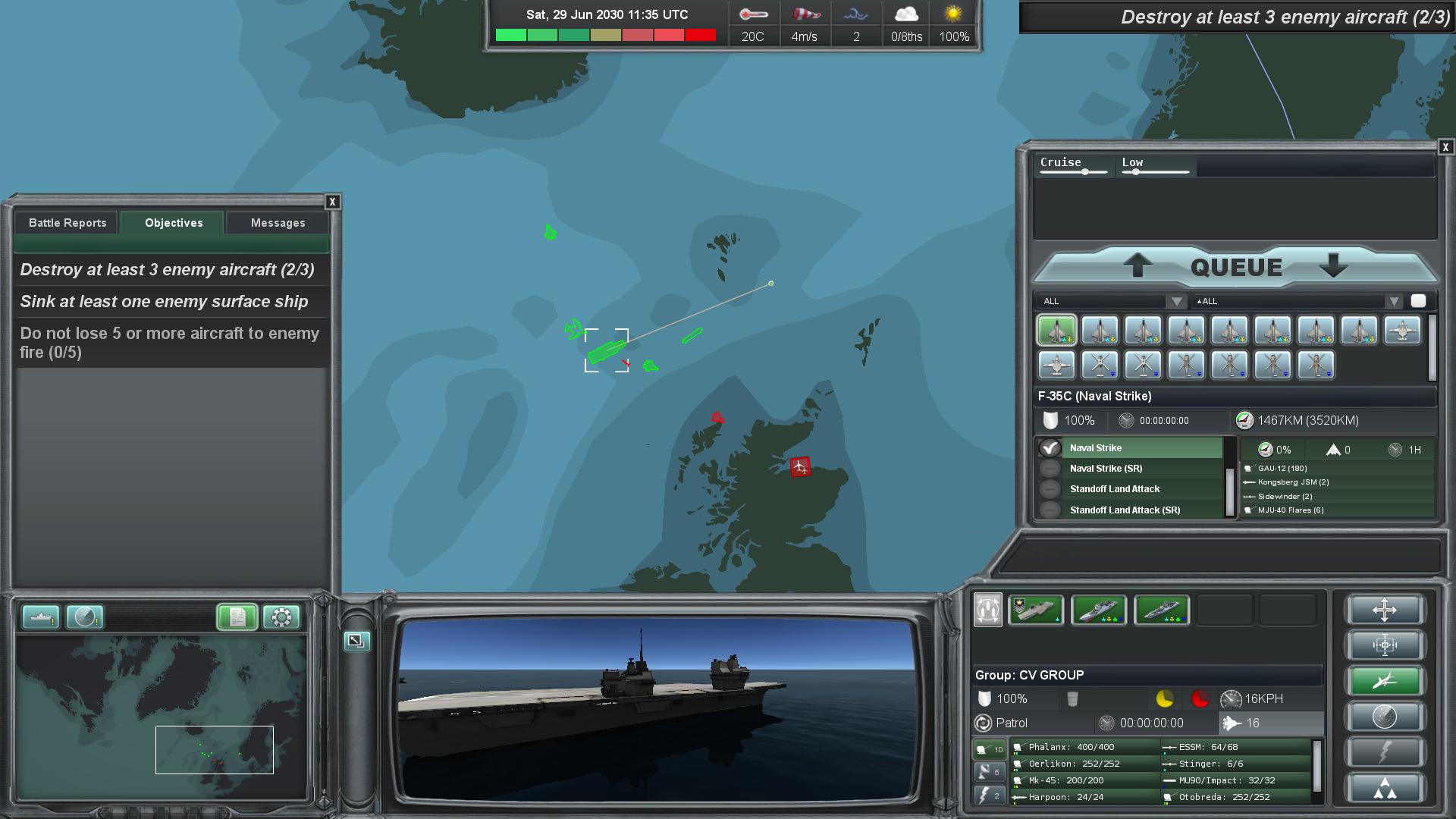Open the Messages tab

click(278, 223)
